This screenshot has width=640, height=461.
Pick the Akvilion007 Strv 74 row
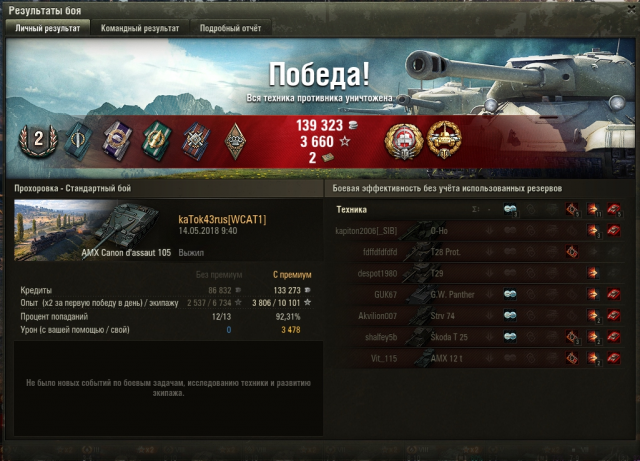pyautogui.click(x=482, y=315)
